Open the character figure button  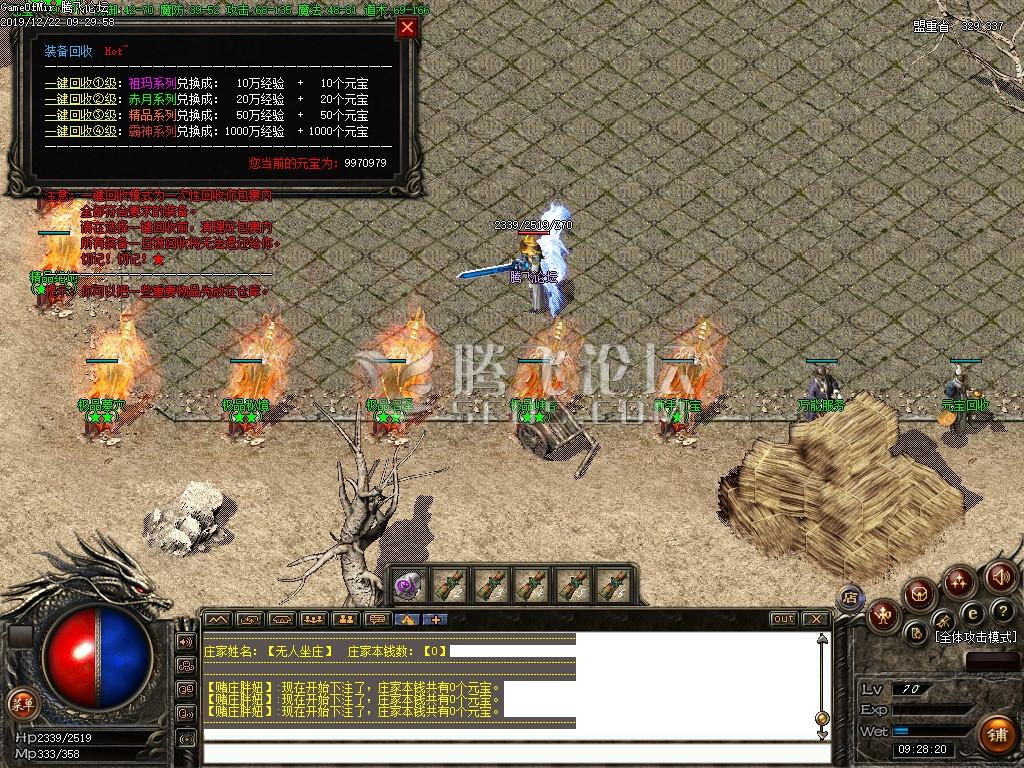tap(884, 614)
